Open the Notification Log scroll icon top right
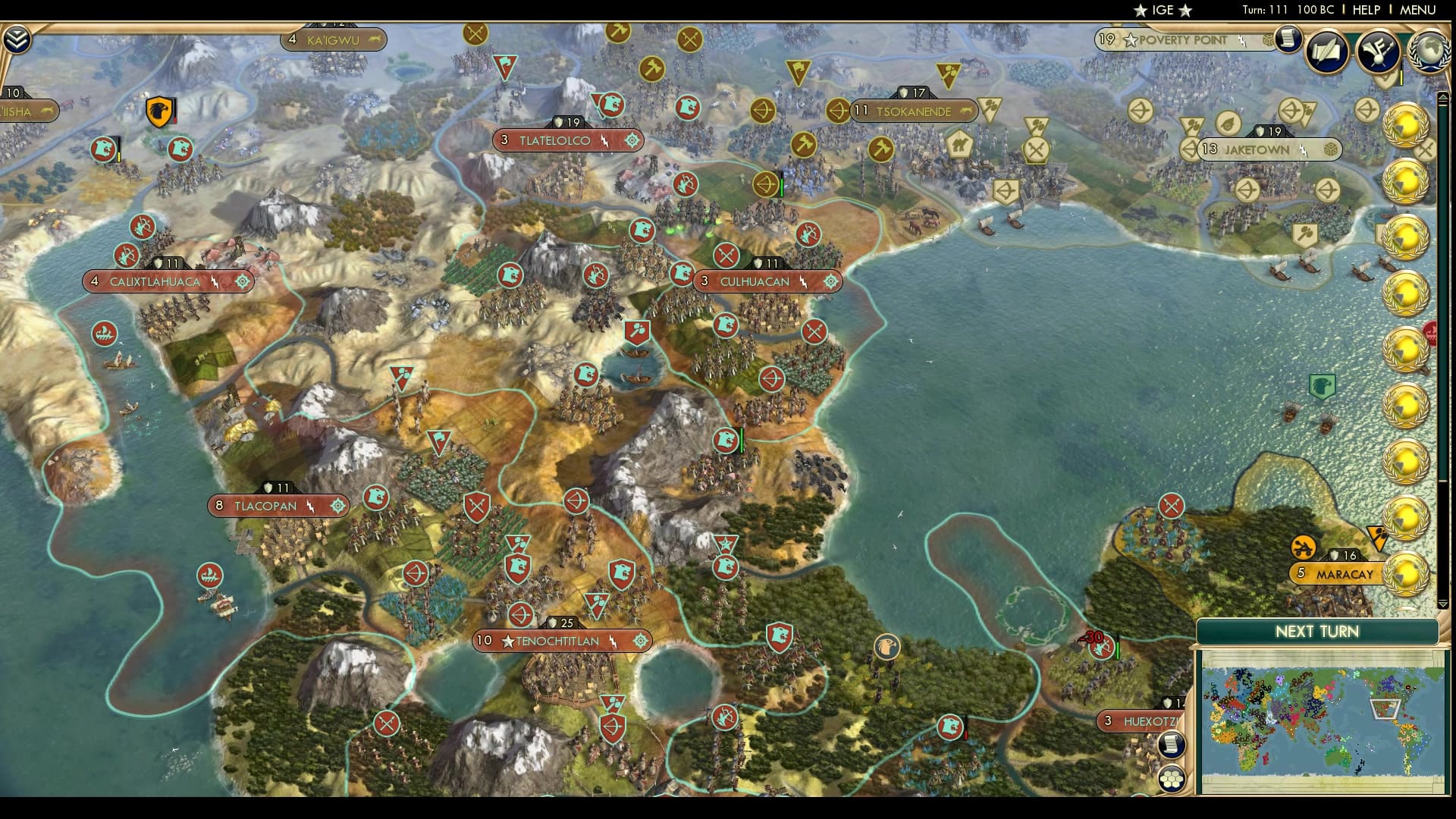The image size is (1456, 819). (x=1287, y=39)
